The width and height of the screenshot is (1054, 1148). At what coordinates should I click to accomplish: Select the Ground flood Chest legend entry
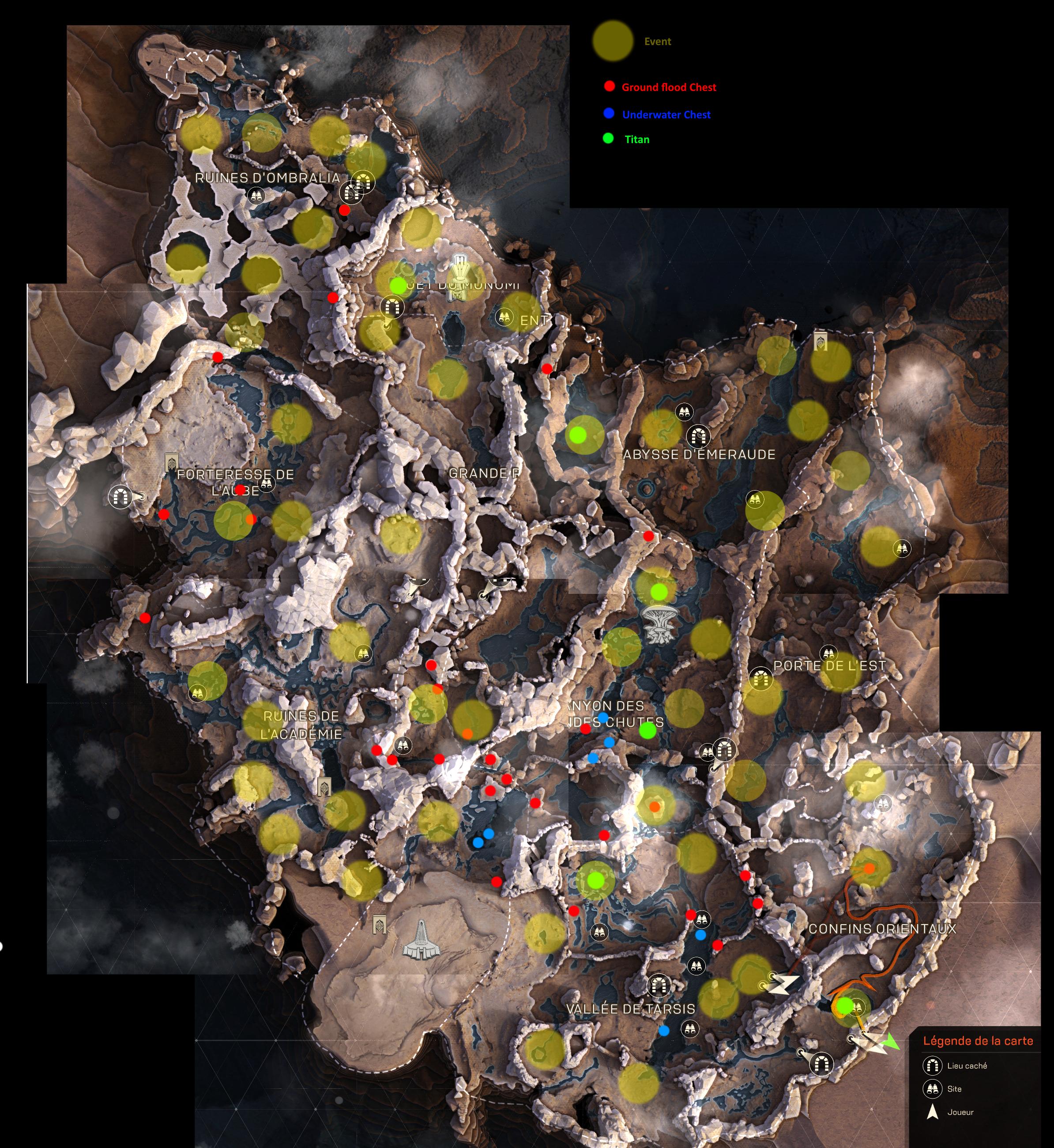click(x=668, y=87)
